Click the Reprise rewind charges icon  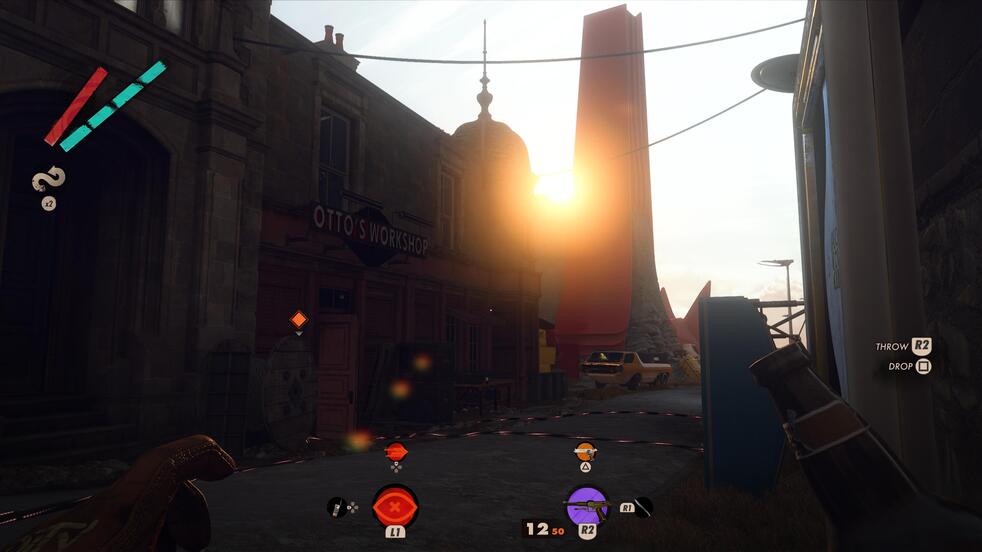tap(49, 181)
